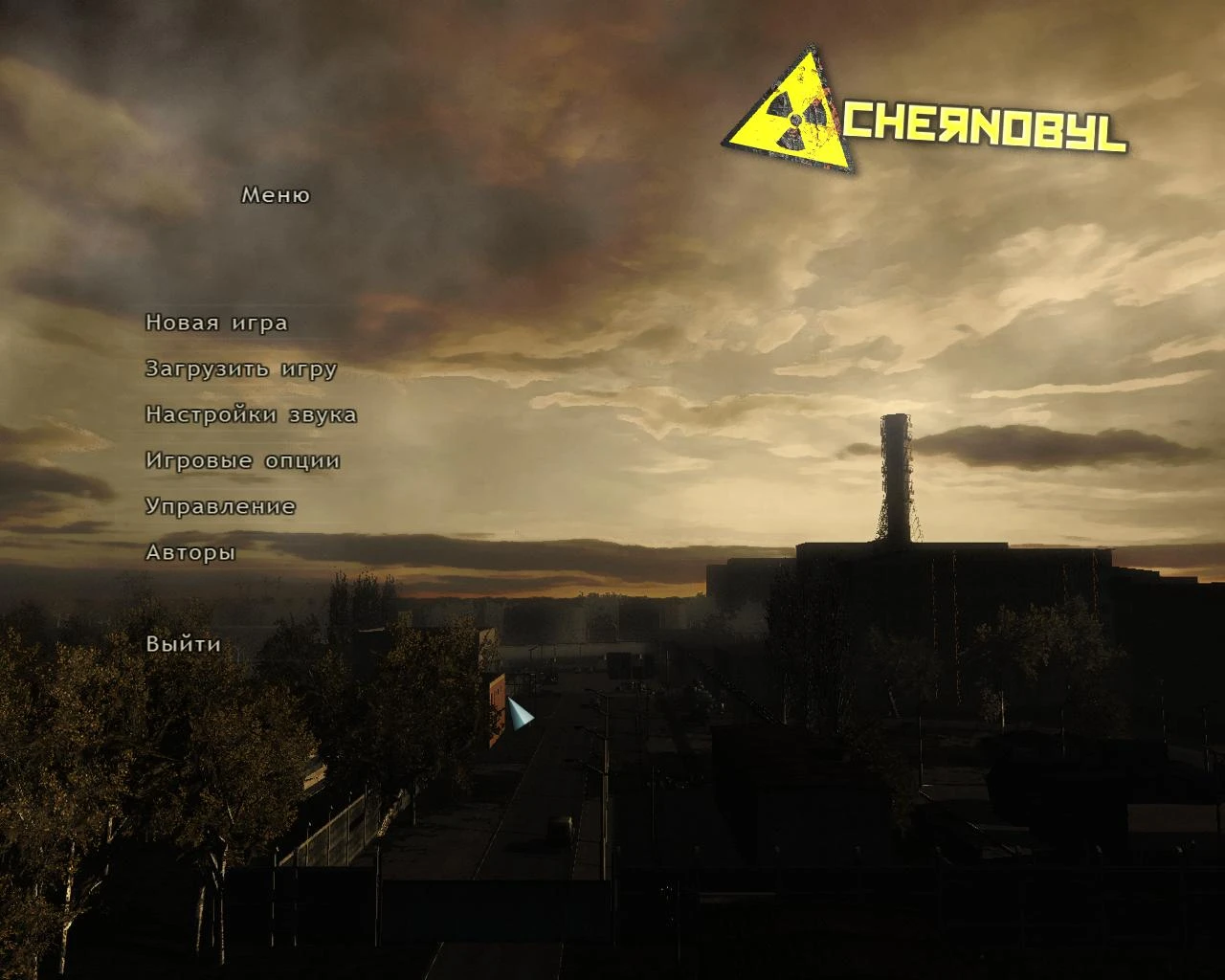The width and height of the screenshot is (1225, 980).
Task: View credits by selecting Авторы
Action: tap(189, 552)
